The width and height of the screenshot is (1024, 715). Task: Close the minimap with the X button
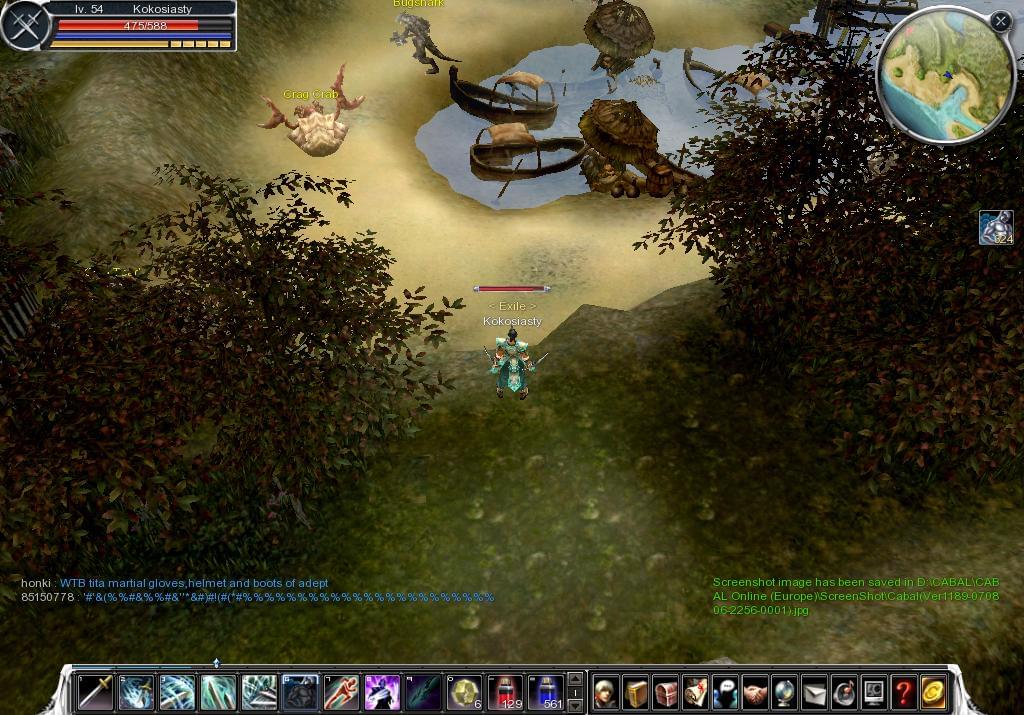coord(1000,20)
